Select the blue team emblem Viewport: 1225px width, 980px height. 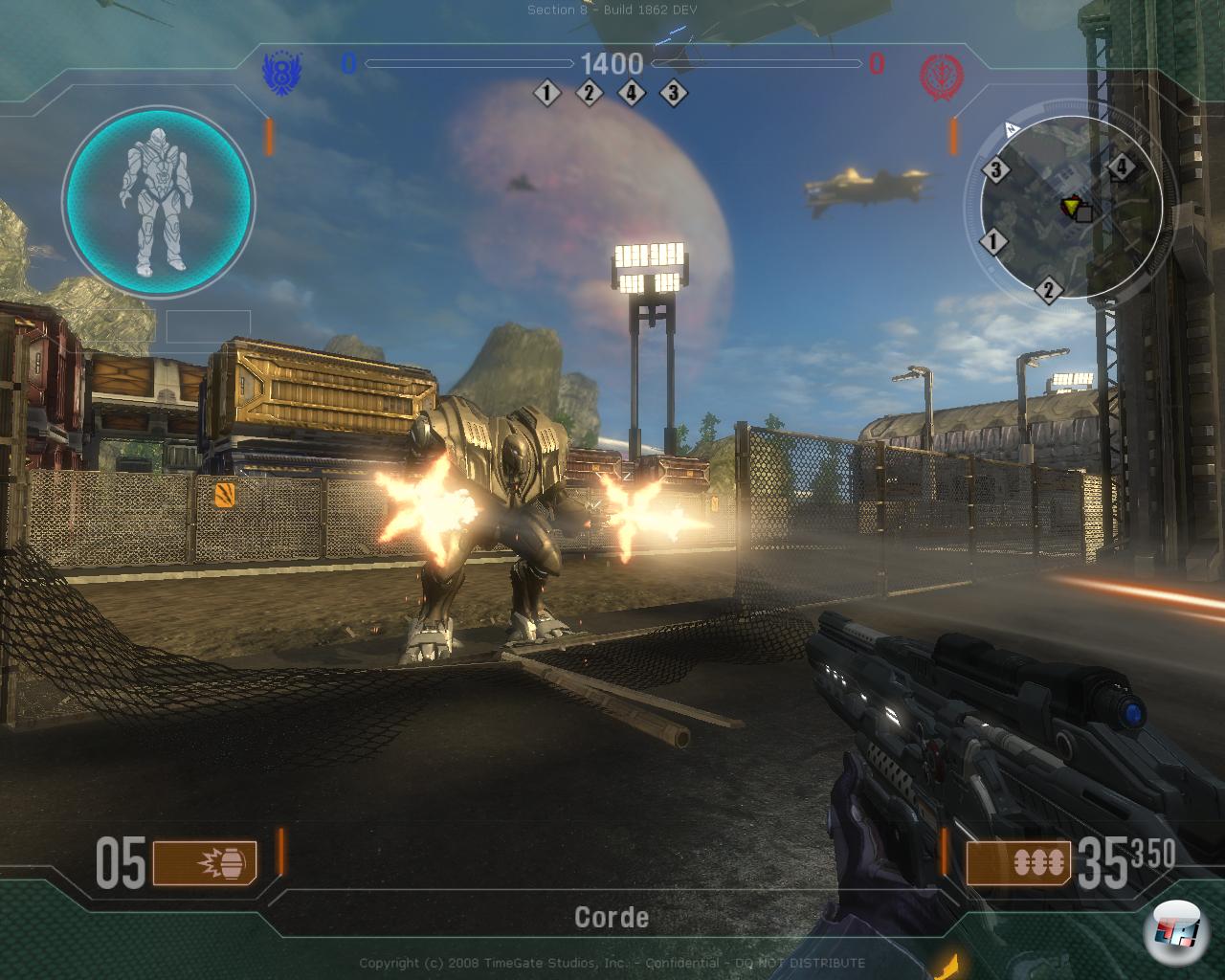tap(281, 71)
